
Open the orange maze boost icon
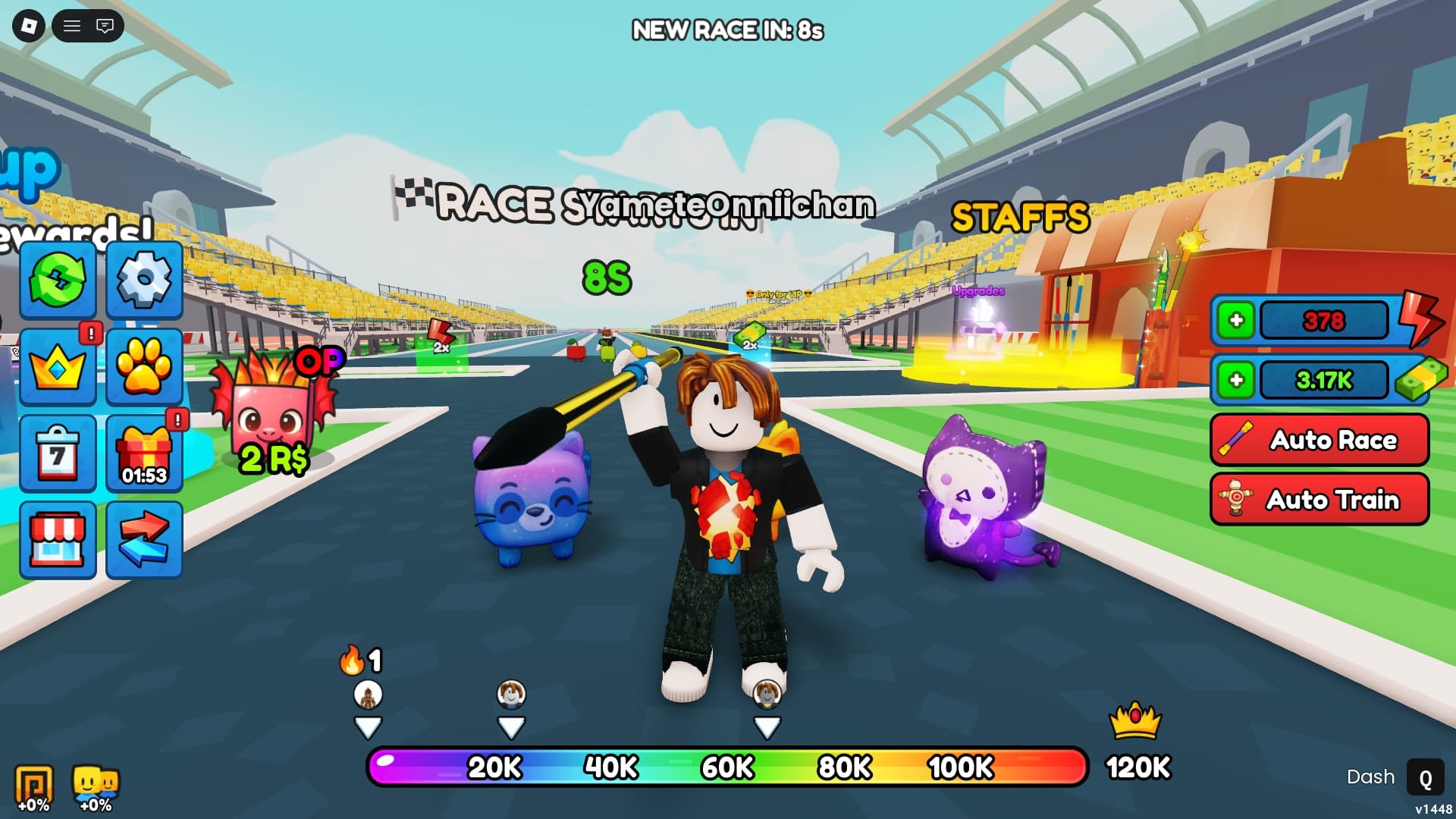click(34, 786)
